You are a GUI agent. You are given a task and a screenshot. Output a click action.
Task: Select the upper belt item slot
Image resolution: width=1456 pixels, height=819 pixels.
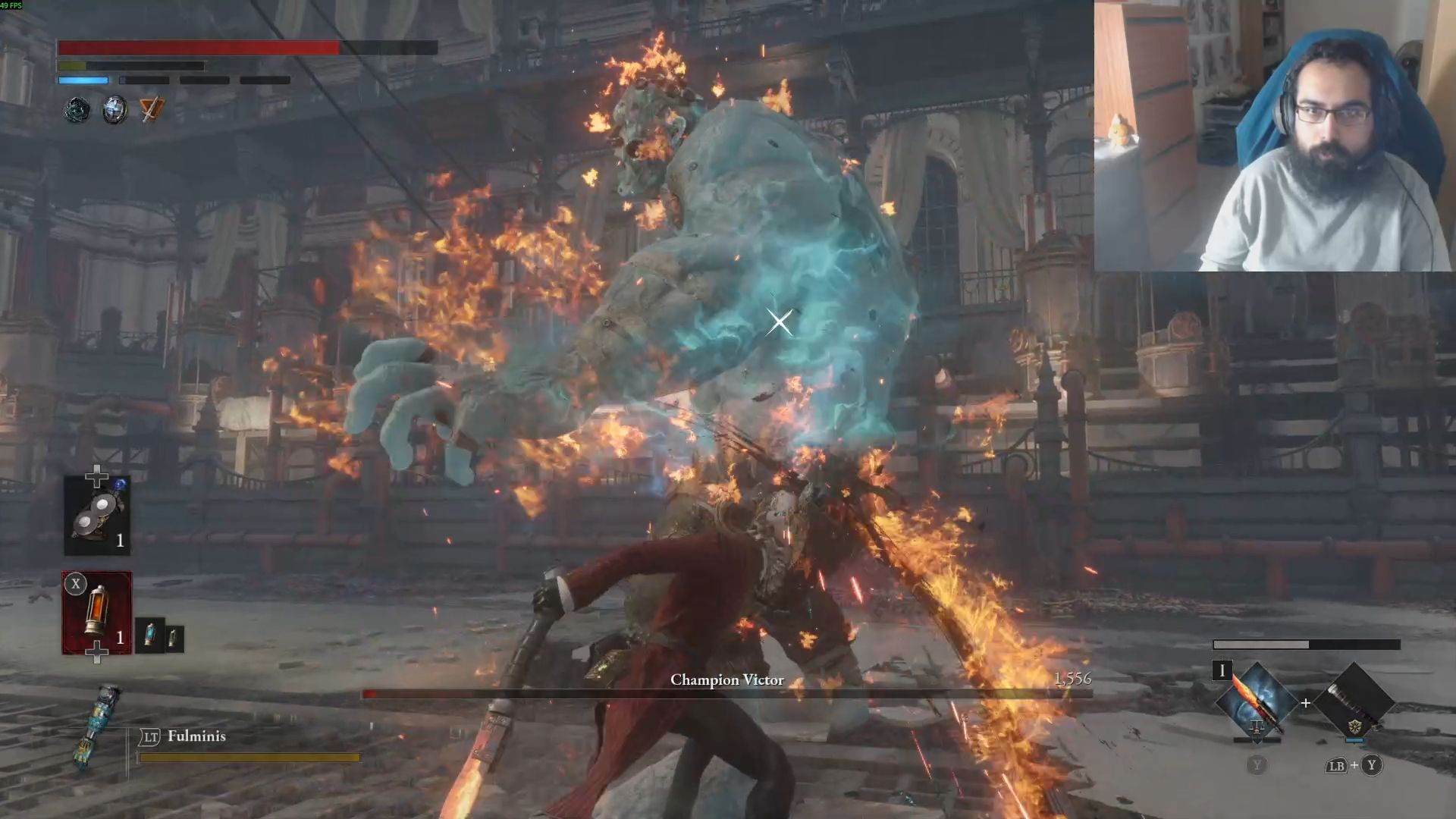(97, 516)
